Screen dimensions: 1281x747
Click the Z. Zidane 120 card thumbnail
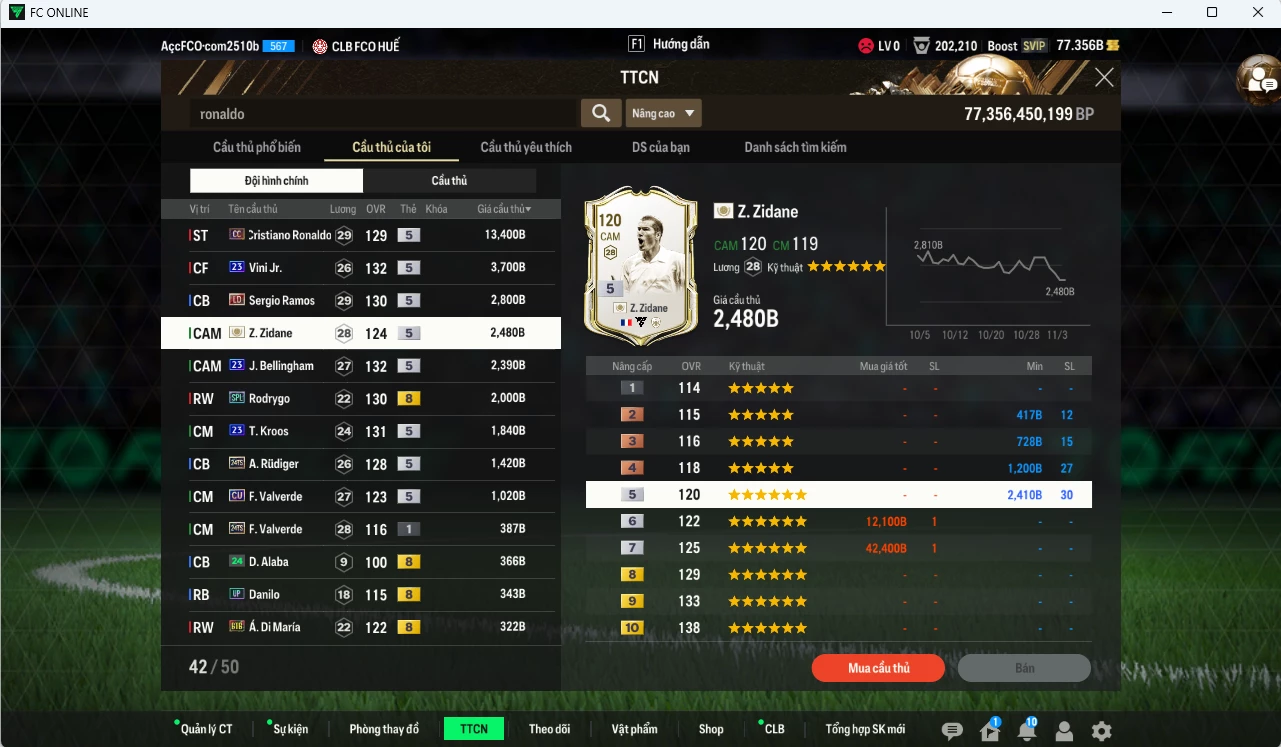pyautogui.click(x=641, y=267)
